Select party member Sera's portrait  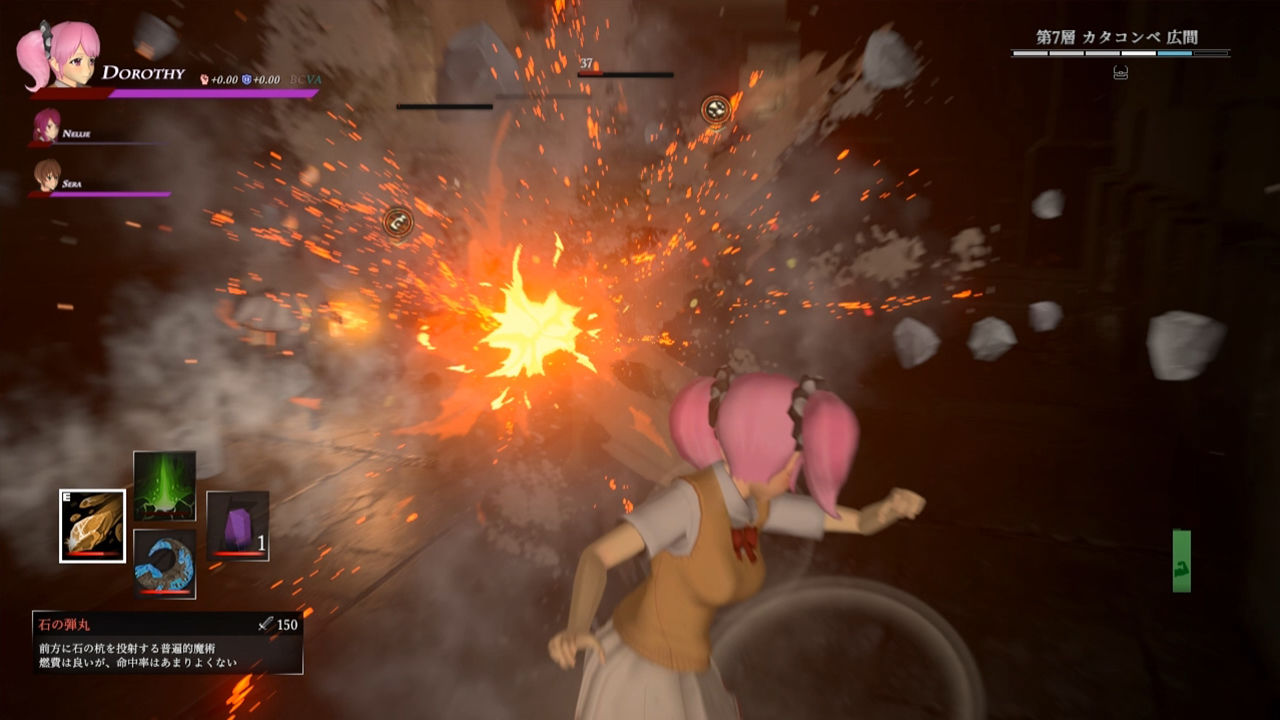pos(46,175)
